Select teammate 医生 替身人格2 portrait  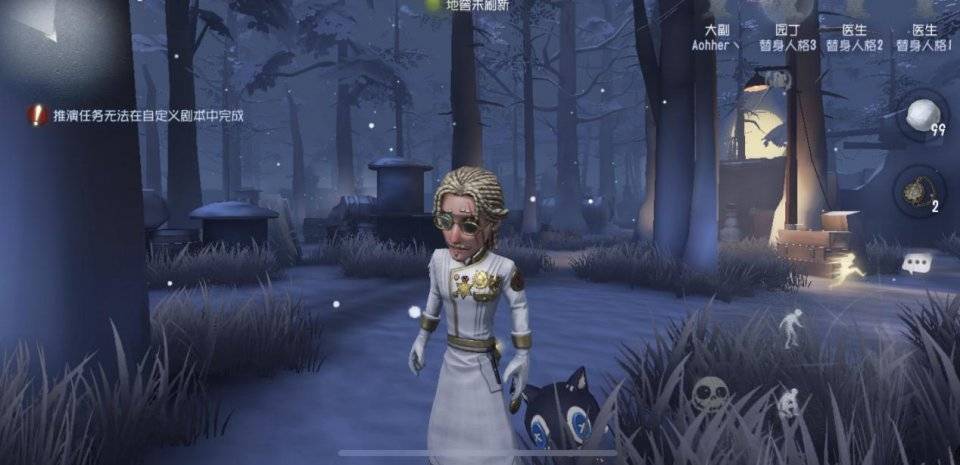[856, 12]
